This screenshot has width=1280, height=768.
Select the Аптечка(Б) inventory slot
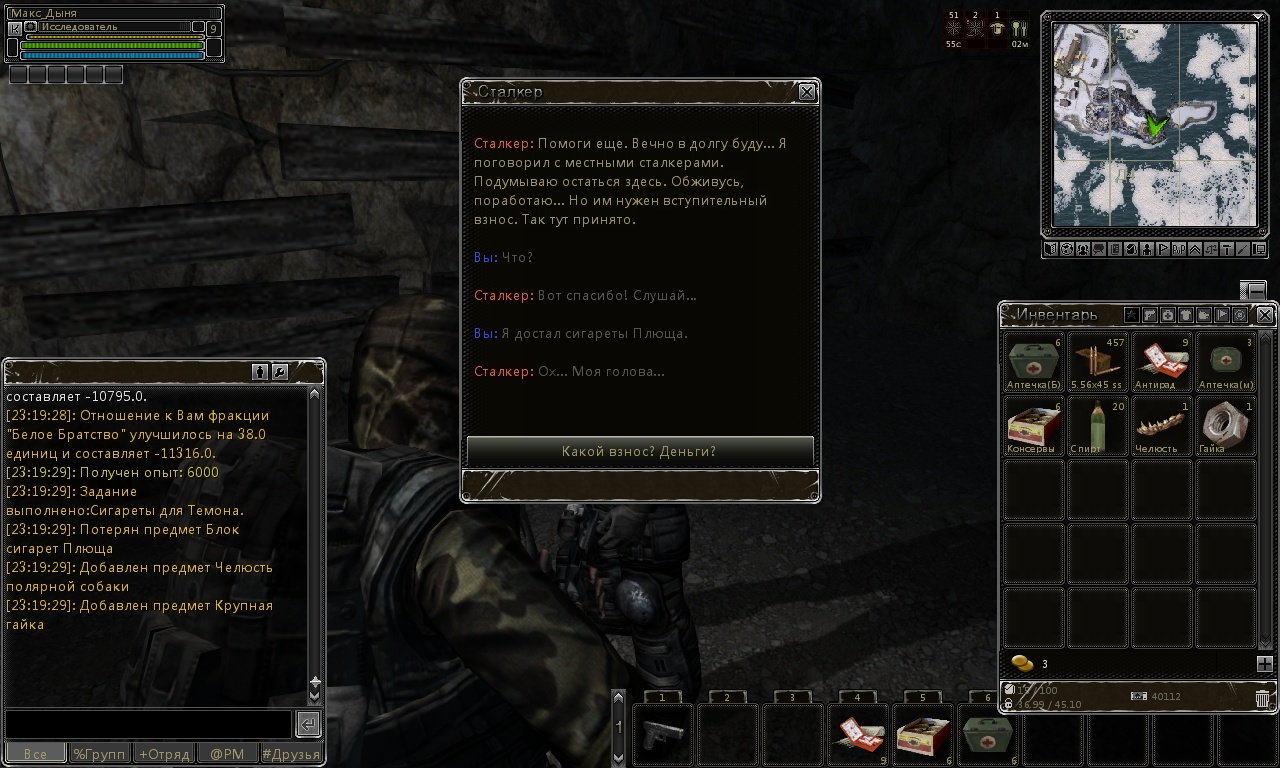1034,361
